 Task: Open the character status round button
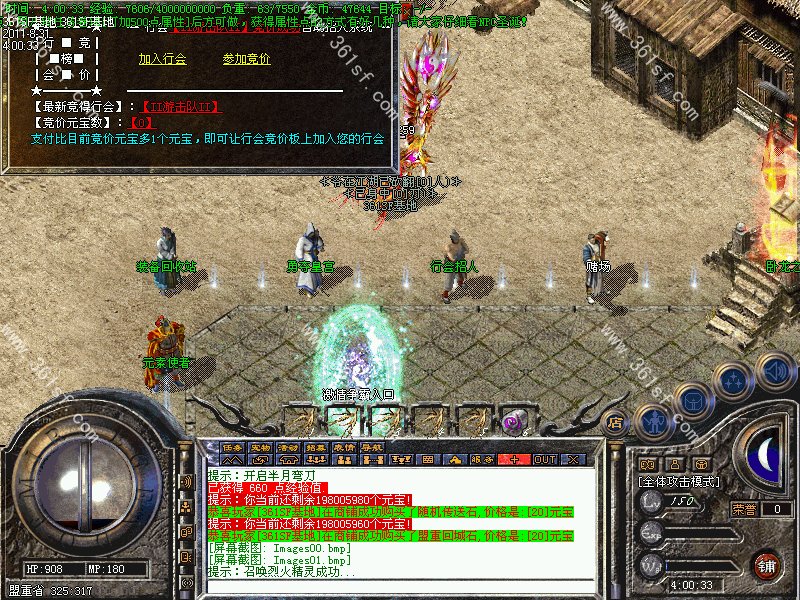coord(654,421)
